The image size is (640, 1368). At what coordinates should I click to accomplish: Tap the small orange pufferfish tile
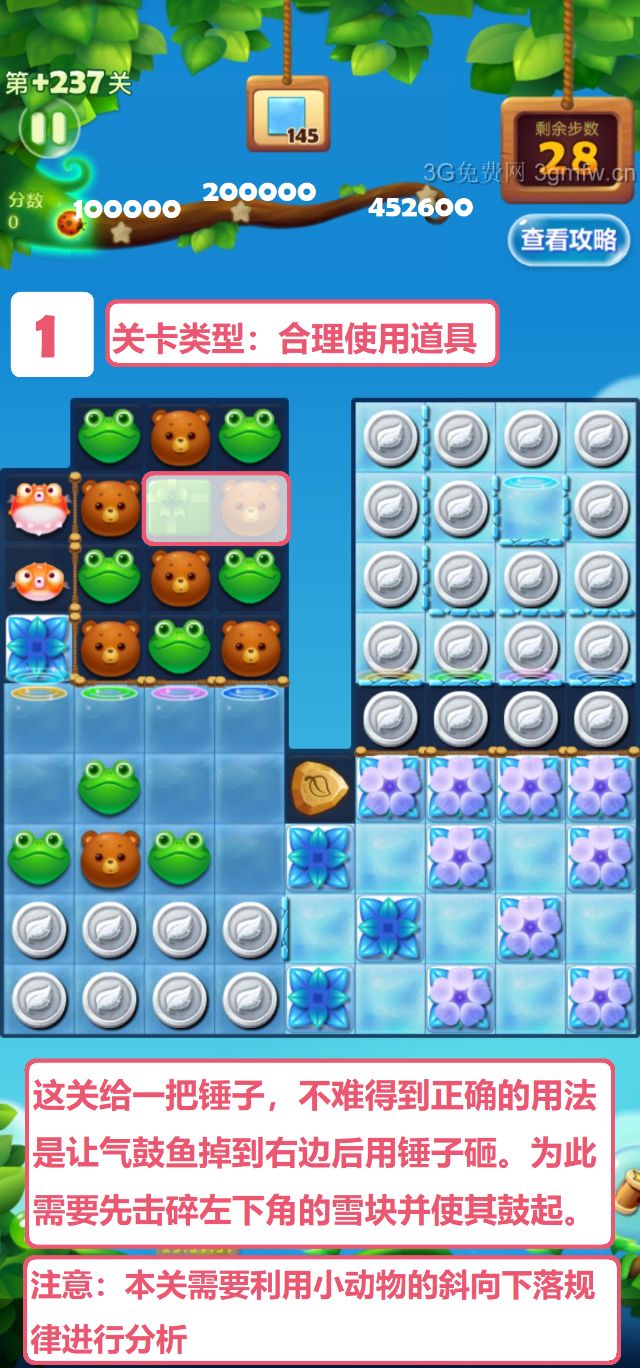(x=38, y=577)
